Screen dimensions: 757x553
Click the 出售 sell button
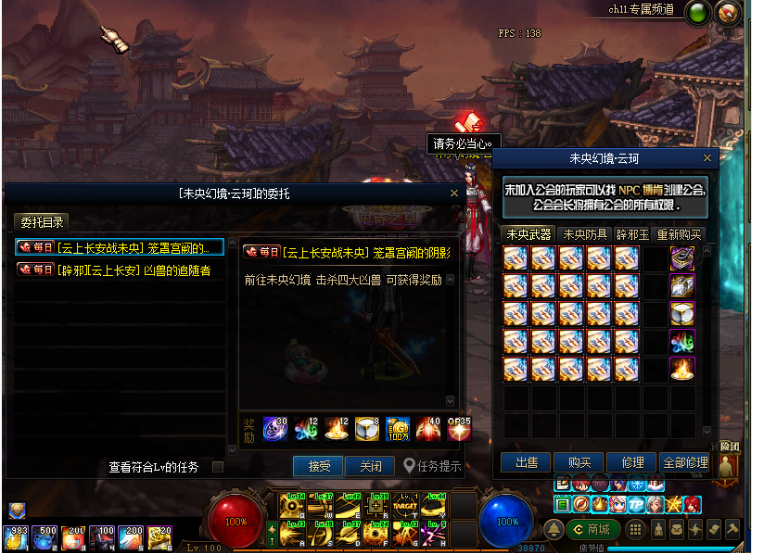[526, 463]
